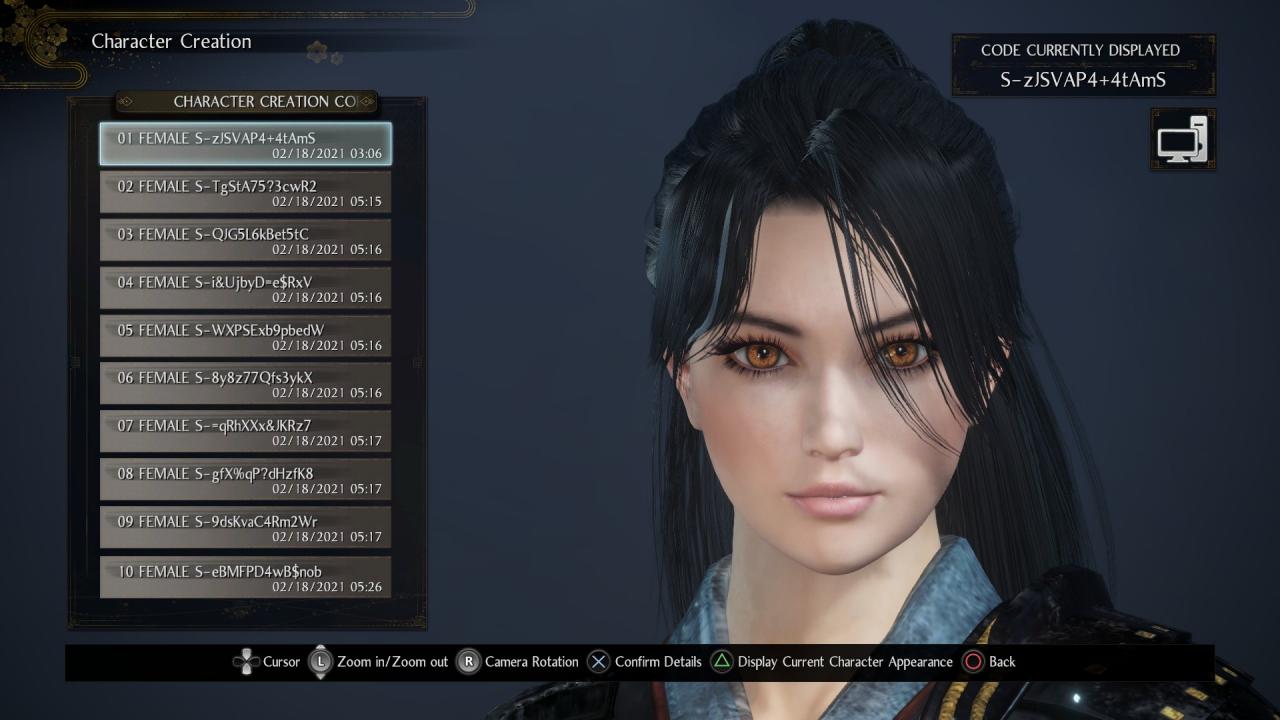Select code entry 07 S-=qRhXXx&JKRz7
Image resolution: width=1280 pixels, height=720 pixels.
pos(245,432)
